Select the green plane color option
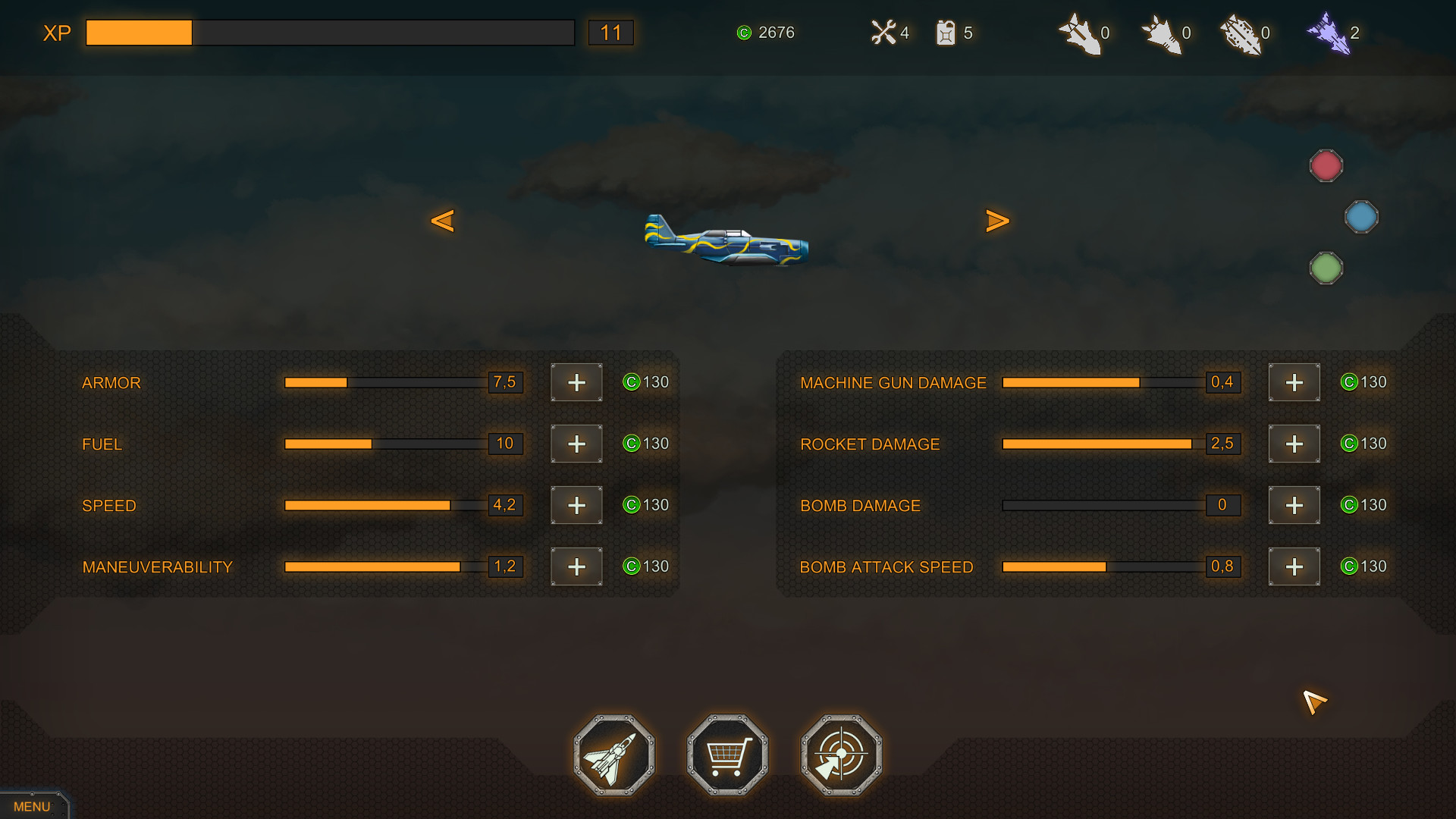Viewport: 1456px width, 819px height. coord(1326,267)
